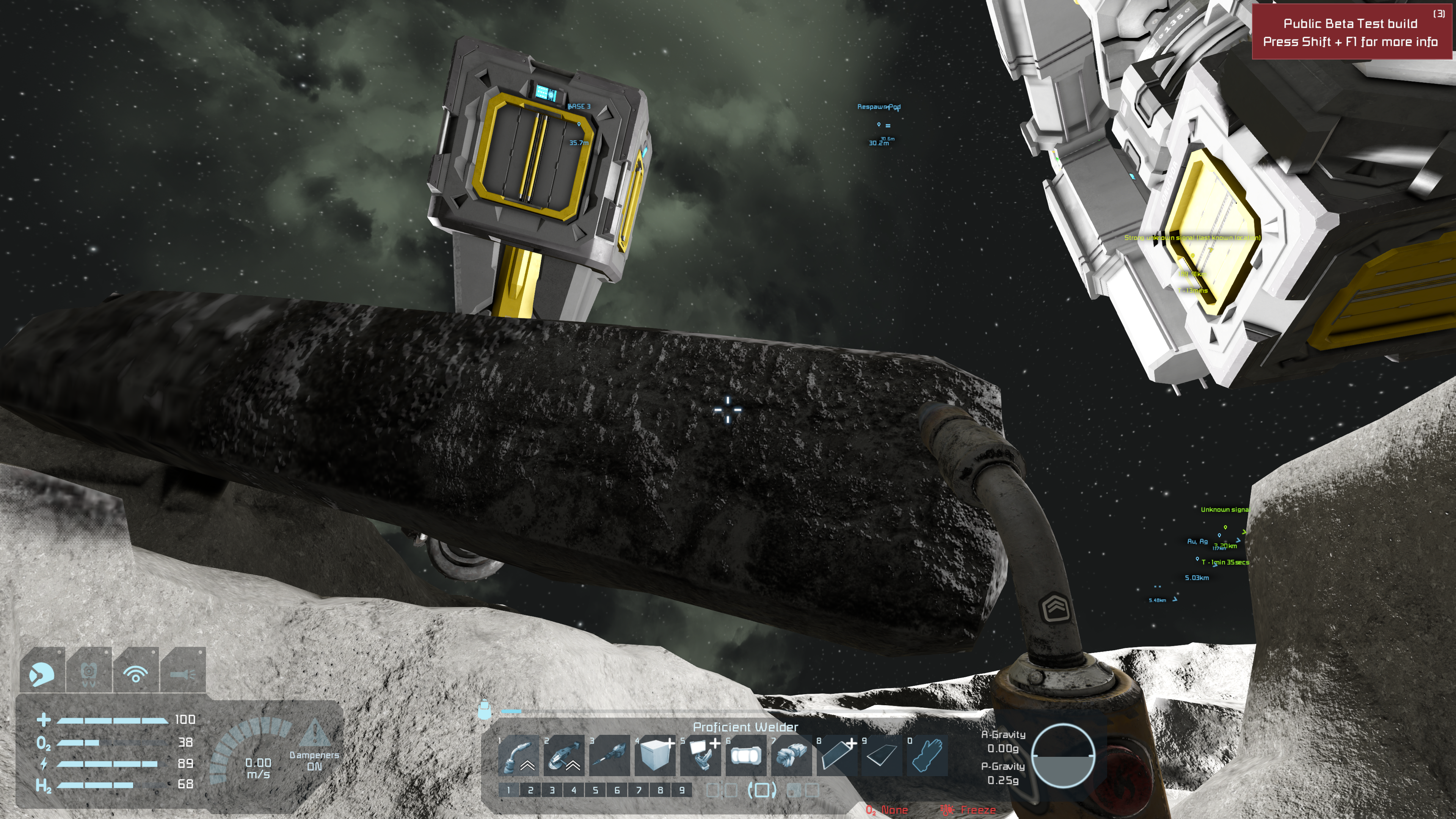Screen dimensions: 1456x819
Task: Choose the ship drill block slot
Action: 791,756
